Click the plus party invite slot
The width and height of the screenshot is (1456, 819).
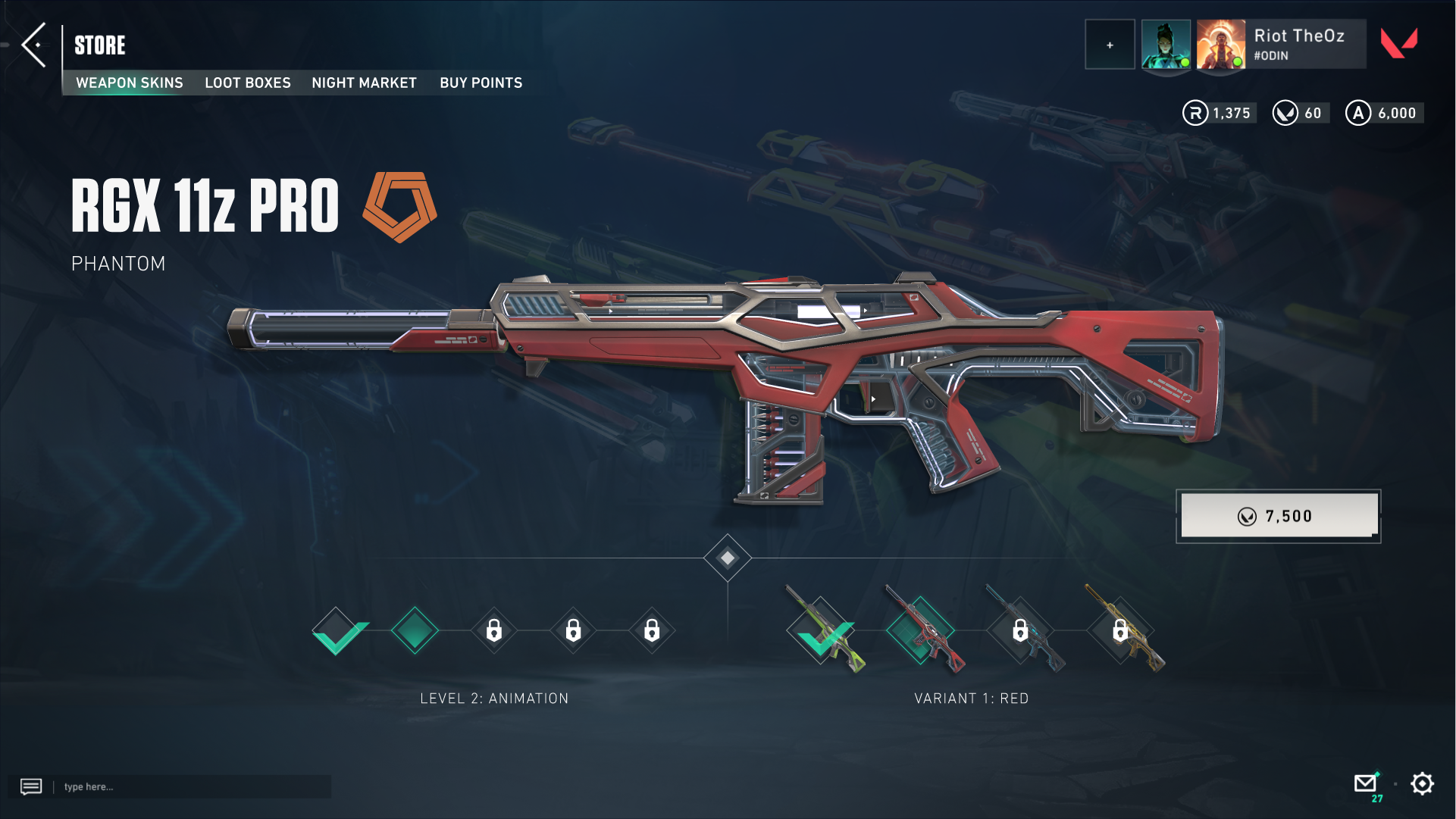coord(1110,45)
